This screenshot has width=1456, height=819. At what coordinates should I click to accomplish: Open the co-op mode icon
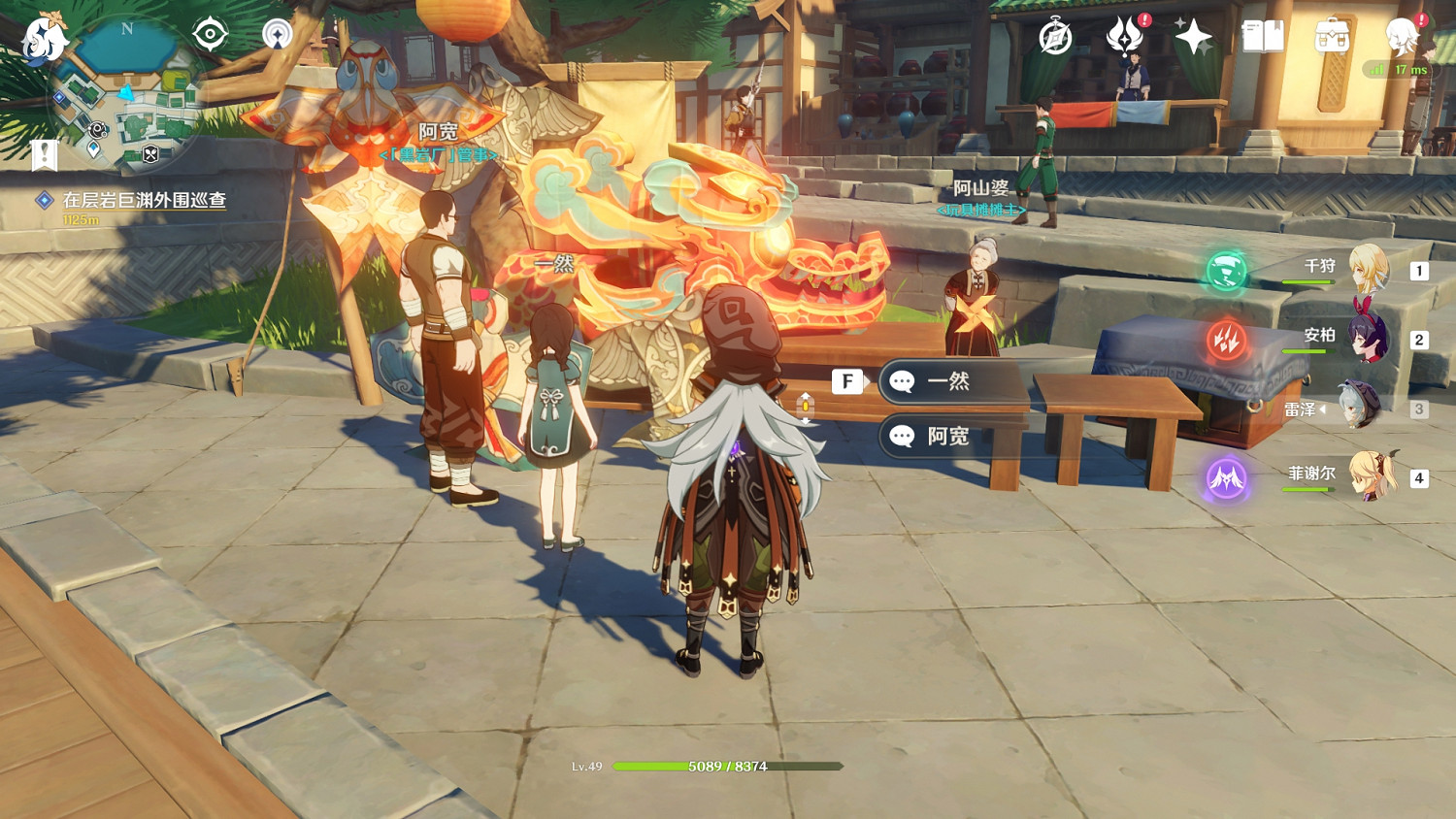pyautogui.click(x=278, y=35)
